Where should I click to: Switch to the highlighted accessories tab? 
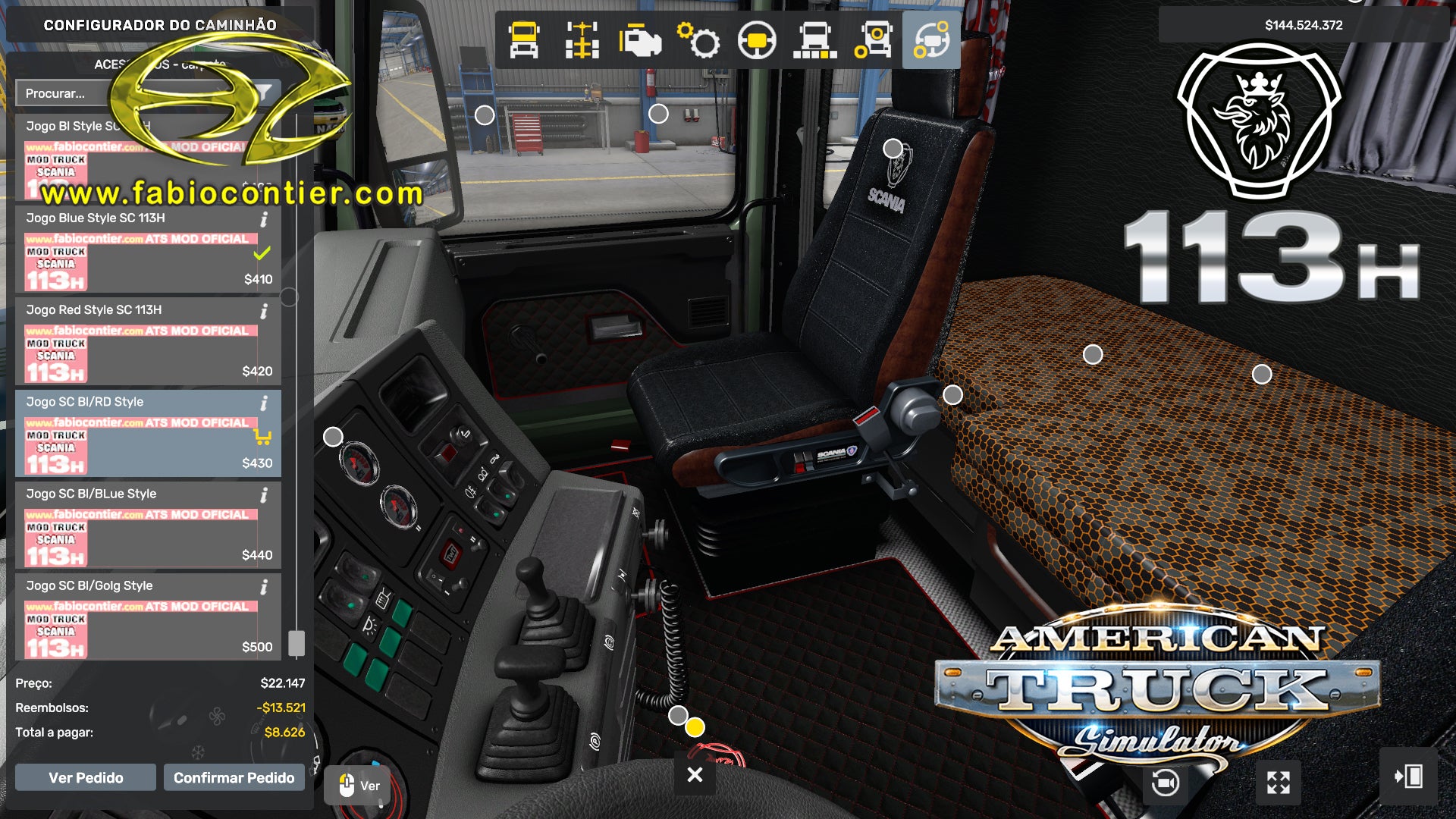tap(930, 42)
